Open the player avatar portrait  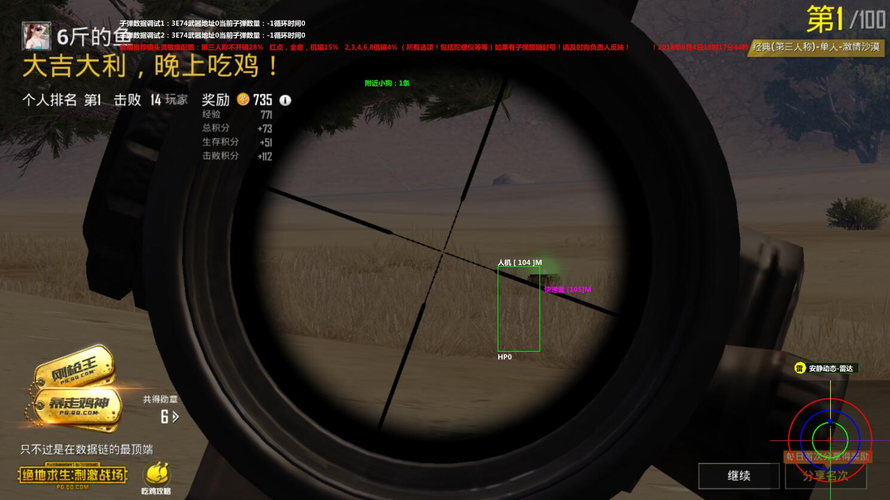pos(37,36)
